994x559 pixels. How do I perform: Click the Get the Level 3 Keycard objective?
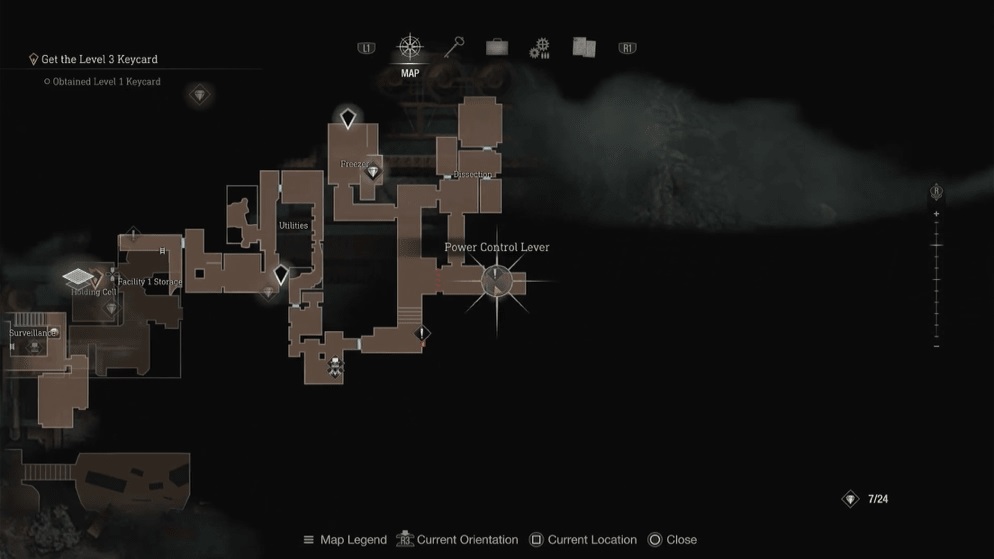tap(99, 59)
